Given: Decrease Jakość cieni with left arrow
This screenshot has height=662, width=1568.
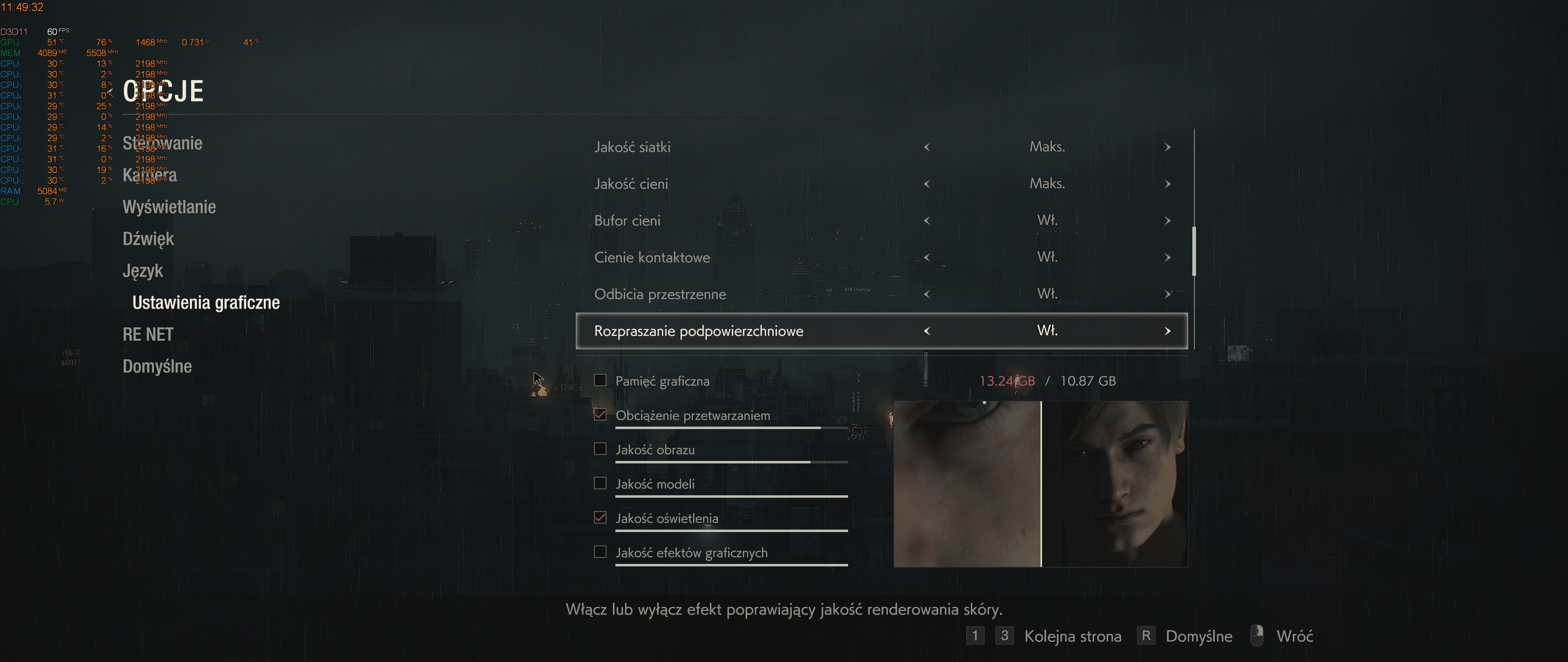Looking at the screenshot, I should point(927,184).
